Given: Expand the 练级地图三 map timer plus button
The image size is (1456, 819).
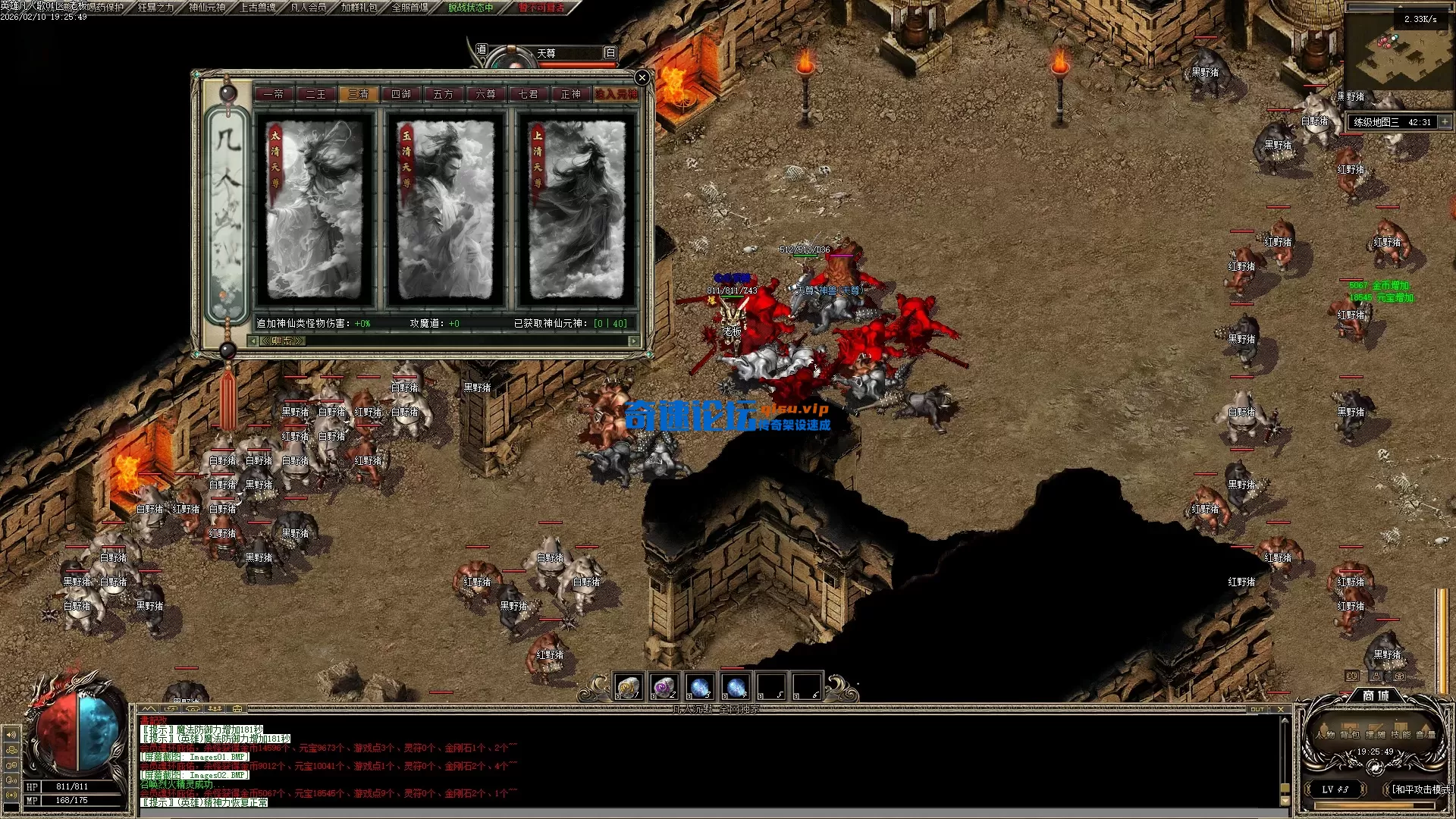Looking at the screenshot, I should [x=1445, y=121].
